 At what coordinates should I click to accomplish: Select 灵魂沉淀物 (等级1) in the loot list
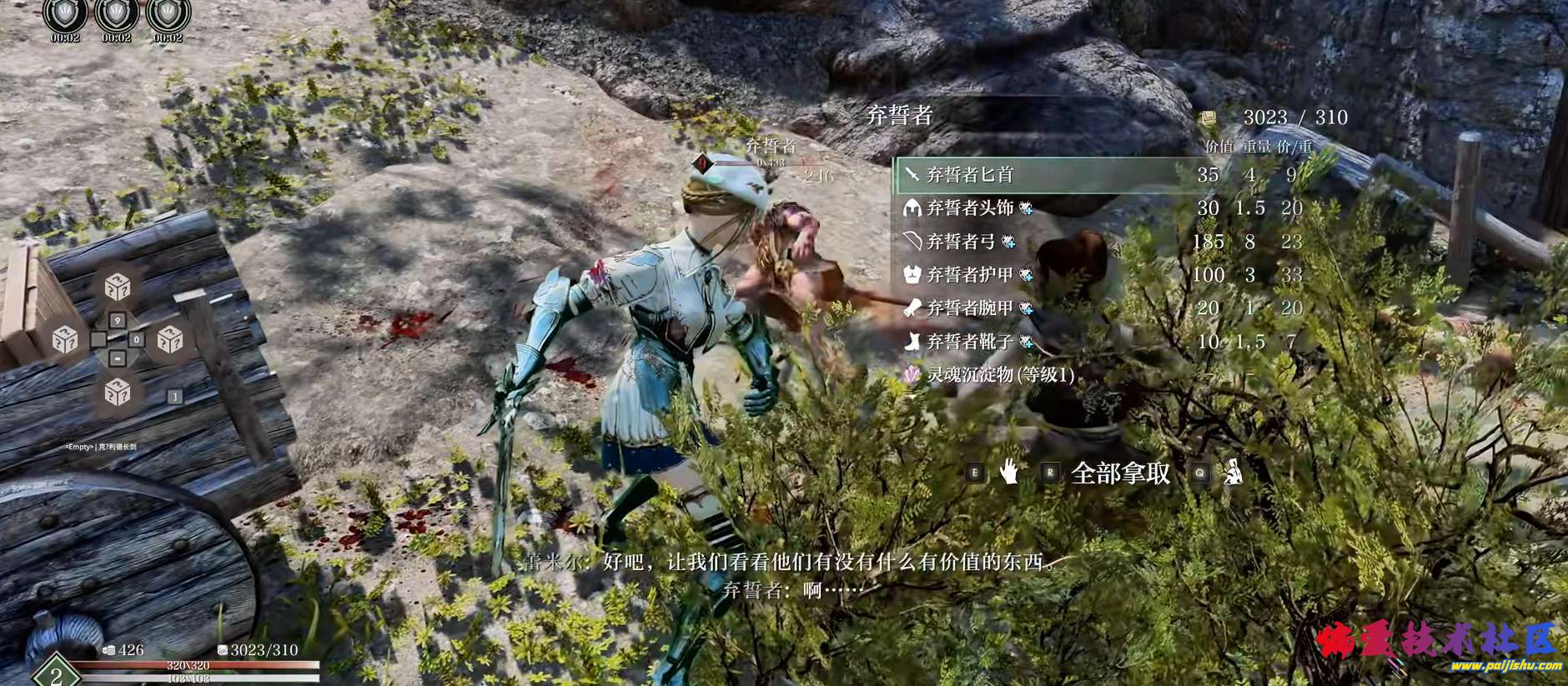pos(999,375)
